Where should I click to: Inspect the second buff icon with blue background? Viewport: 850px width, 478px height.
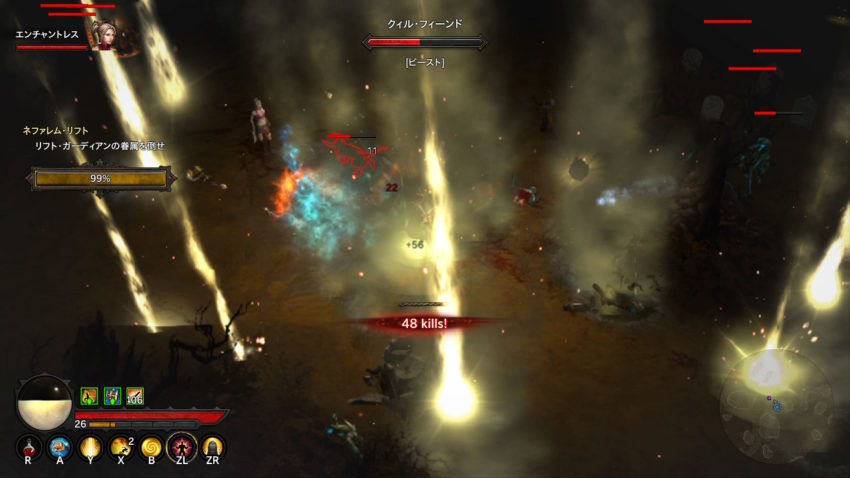(x=112, y=396)
